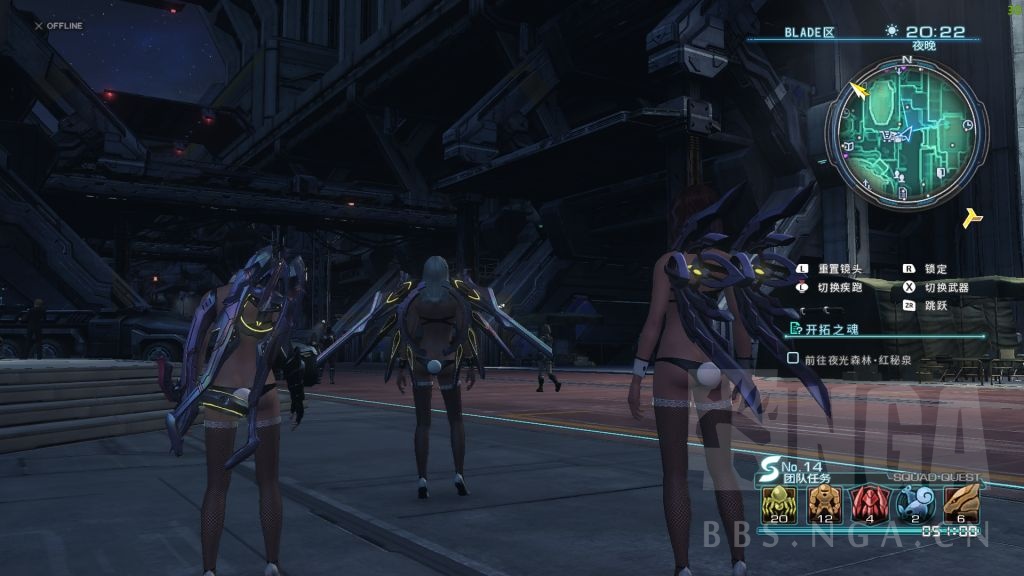Open the circular minimap

click(x=906, y=135)
